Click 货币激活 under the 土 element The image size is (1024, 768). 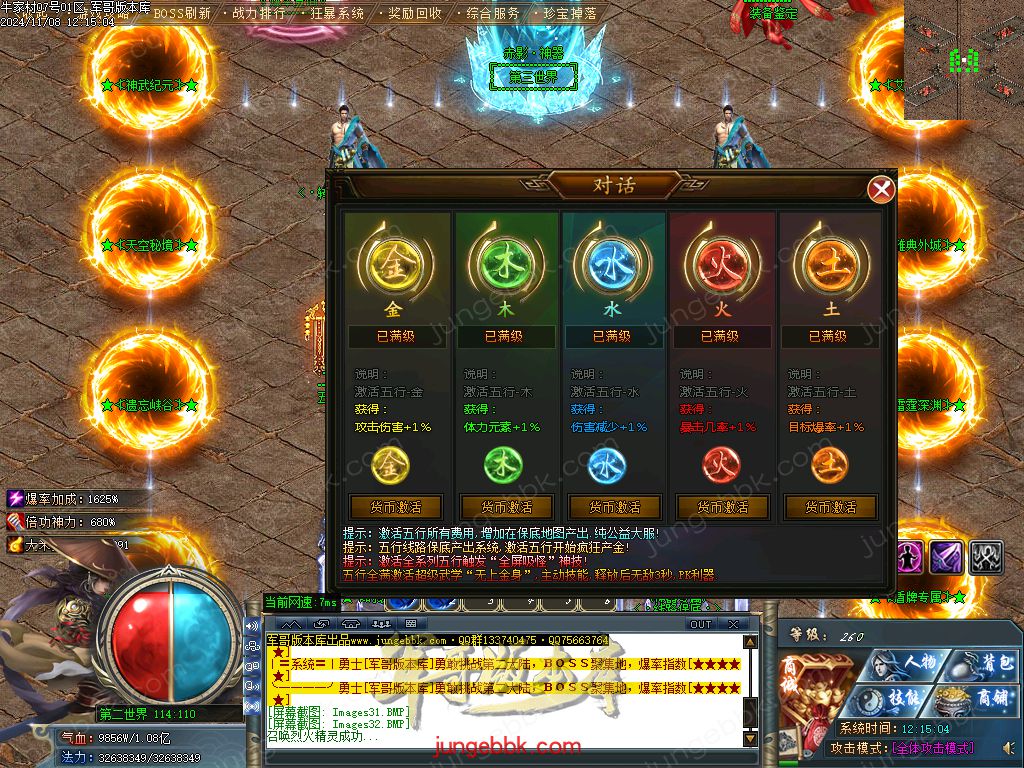click(x=827, y=507)
